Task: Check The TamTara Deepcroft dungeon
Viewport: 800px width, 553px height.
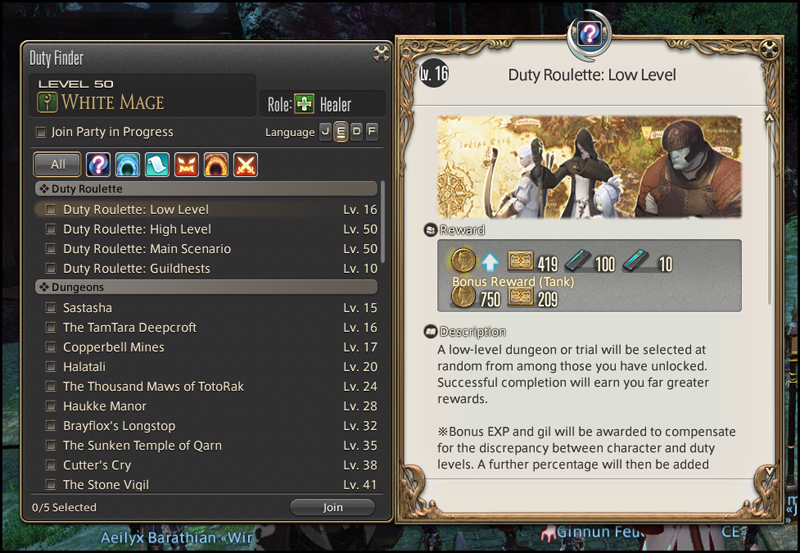Action: [x=130, y=328]
